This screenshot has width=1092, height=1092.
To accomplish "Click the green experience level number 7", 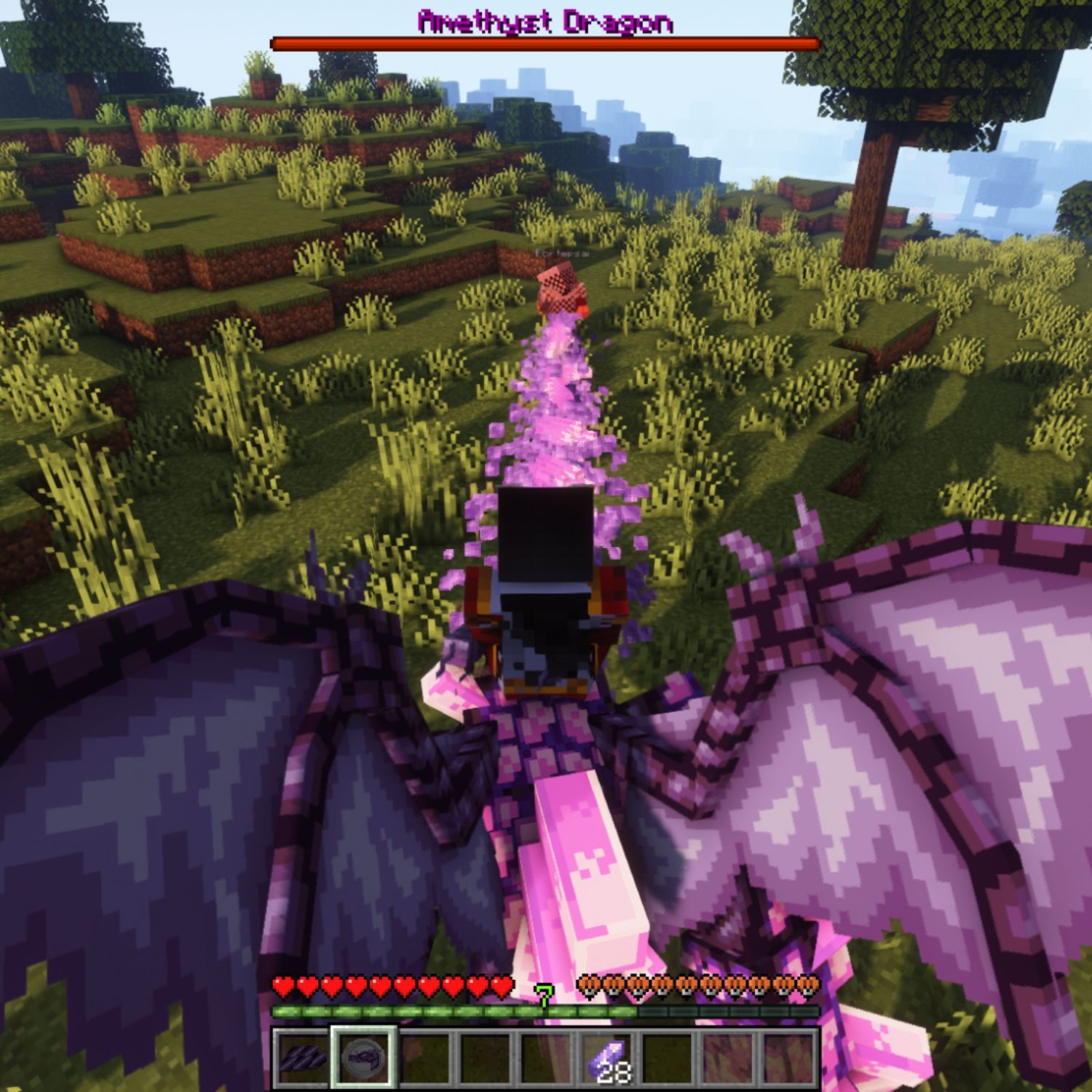I will pyautogui.click(x=544, y=995).
